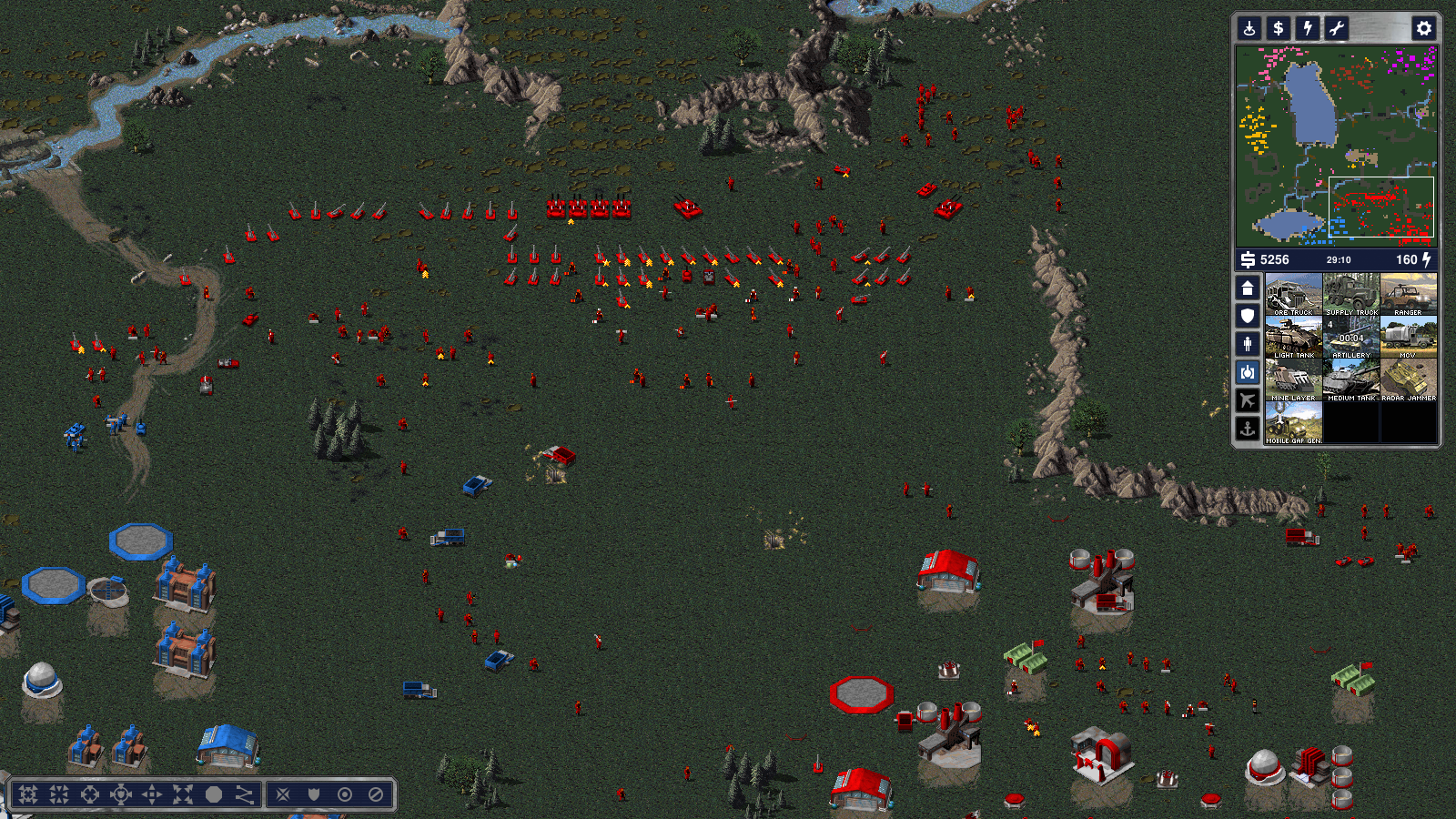This screenshot has width=1456, height=819.
Task: Build a Supply Truck
Action: click(1351, 294)
